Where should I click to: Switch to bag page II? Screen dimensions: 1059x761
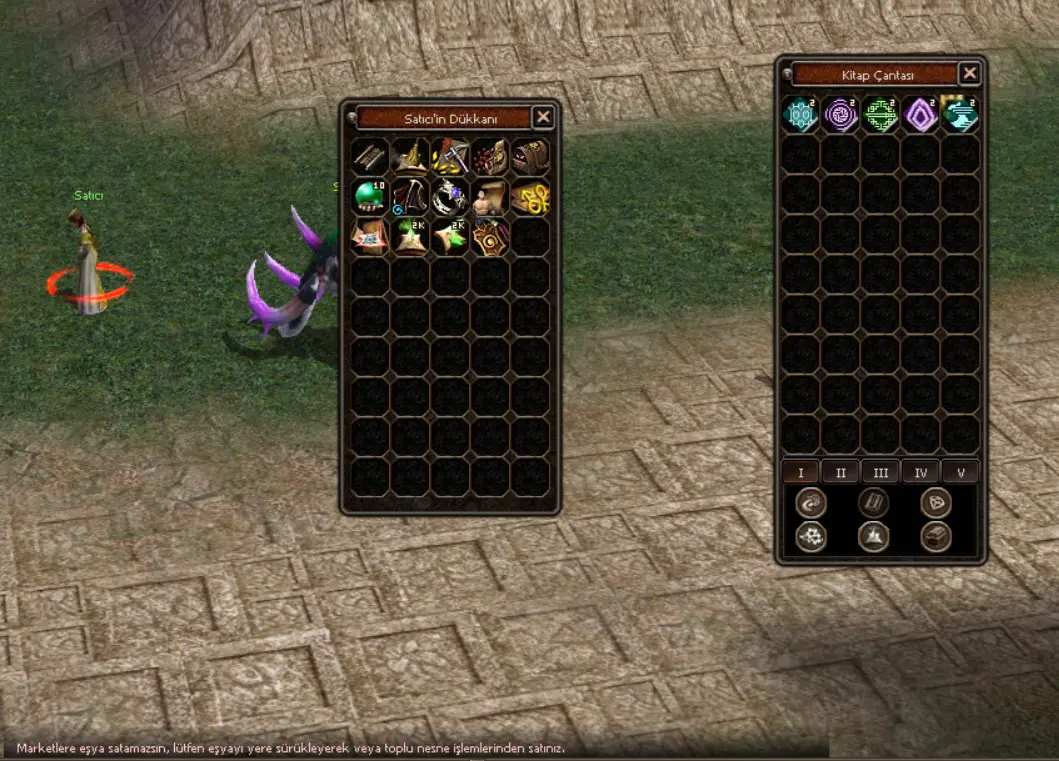pyautogui.click(x=840, y=472)
